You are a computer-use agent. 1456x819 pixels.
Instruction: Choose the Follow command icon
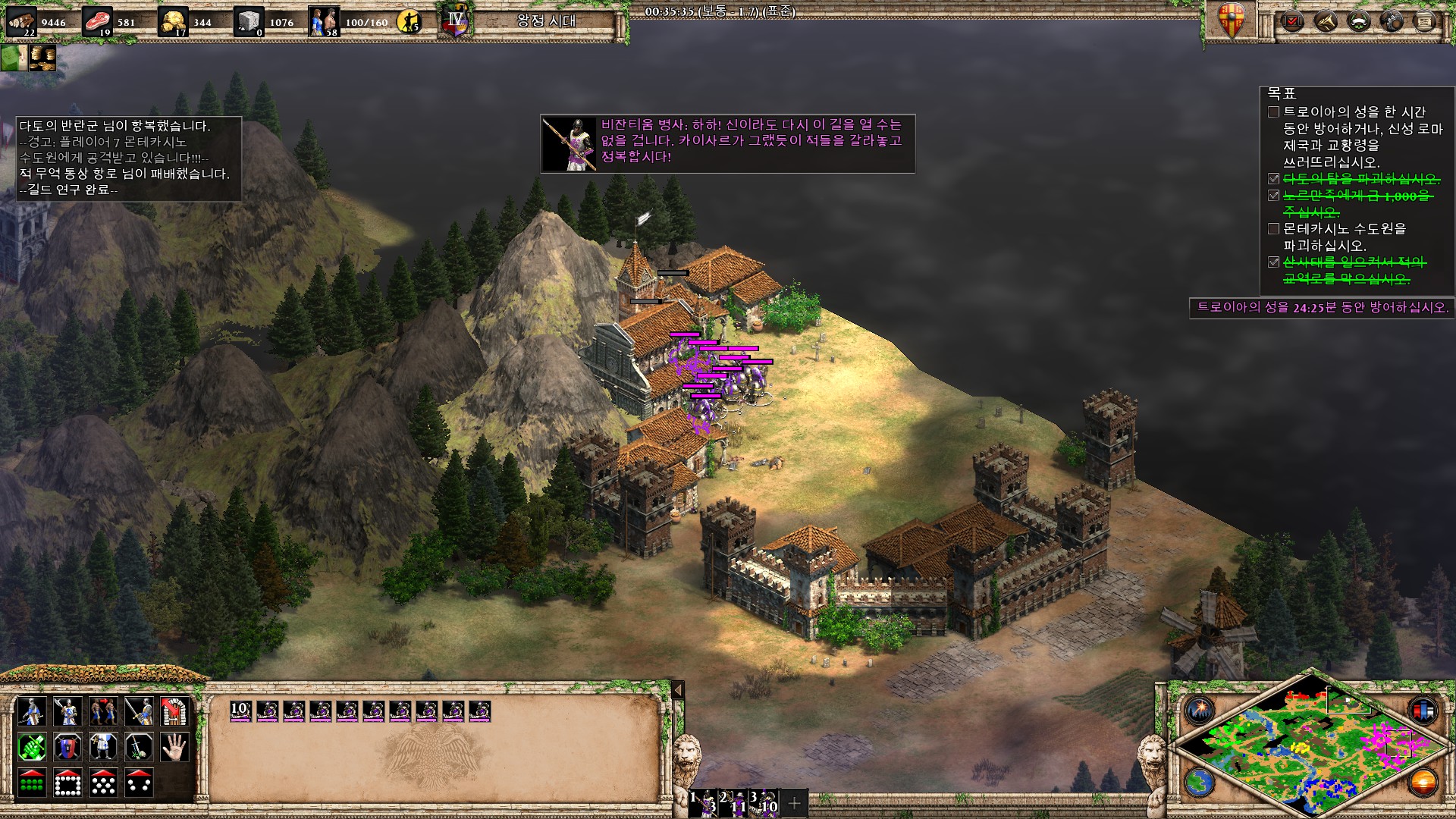(103, 711)
